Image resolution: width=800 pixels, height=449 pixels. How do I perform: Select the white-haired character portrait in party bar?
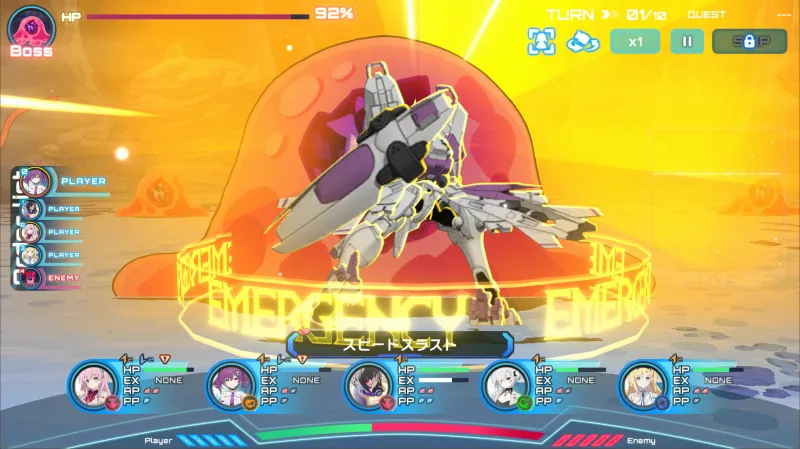pos(506,385)
